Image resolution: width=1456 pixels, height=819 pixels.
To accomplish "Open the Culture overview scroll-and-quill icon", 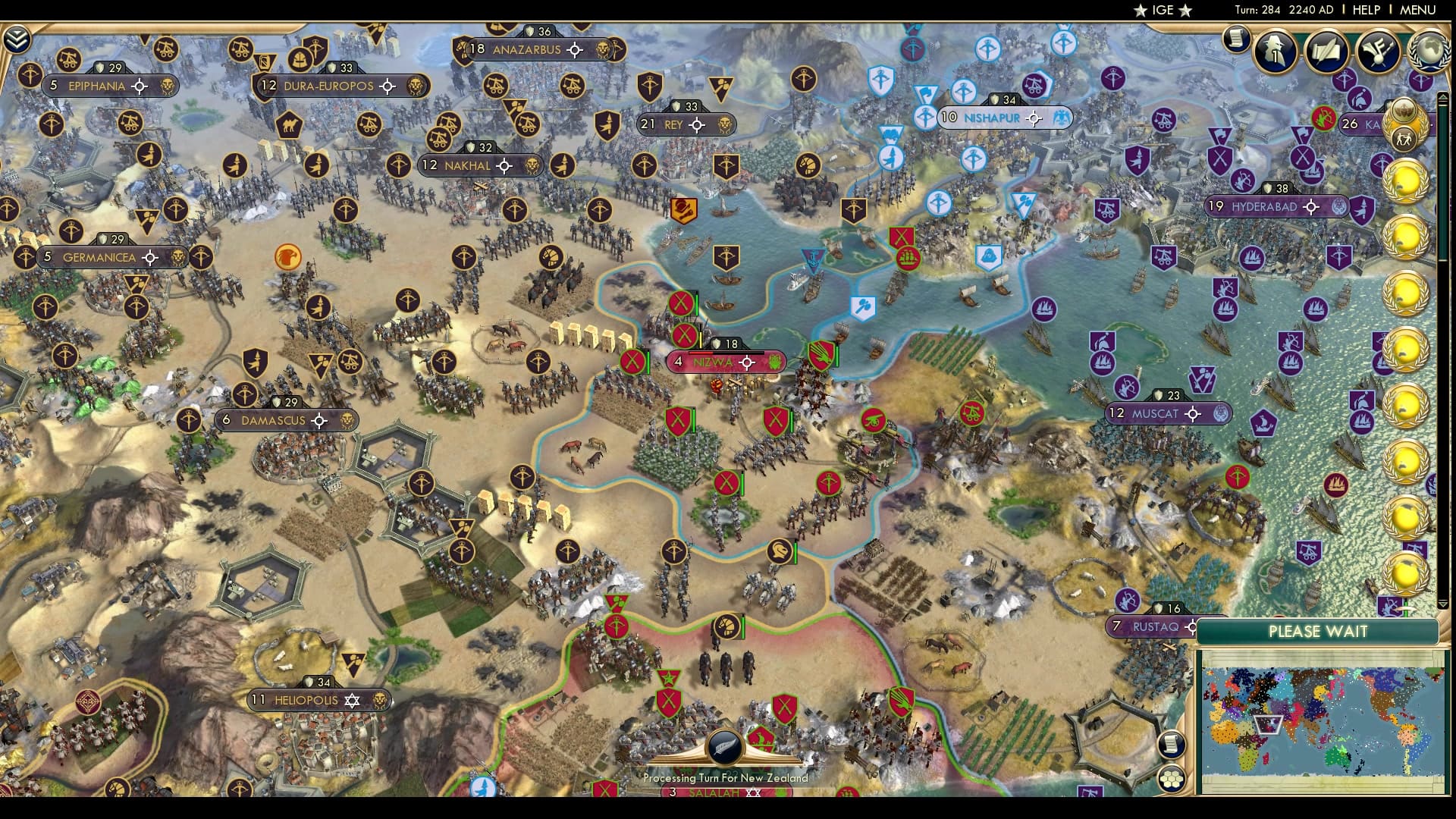I will pyautogui.click(x=1327, y=52).
